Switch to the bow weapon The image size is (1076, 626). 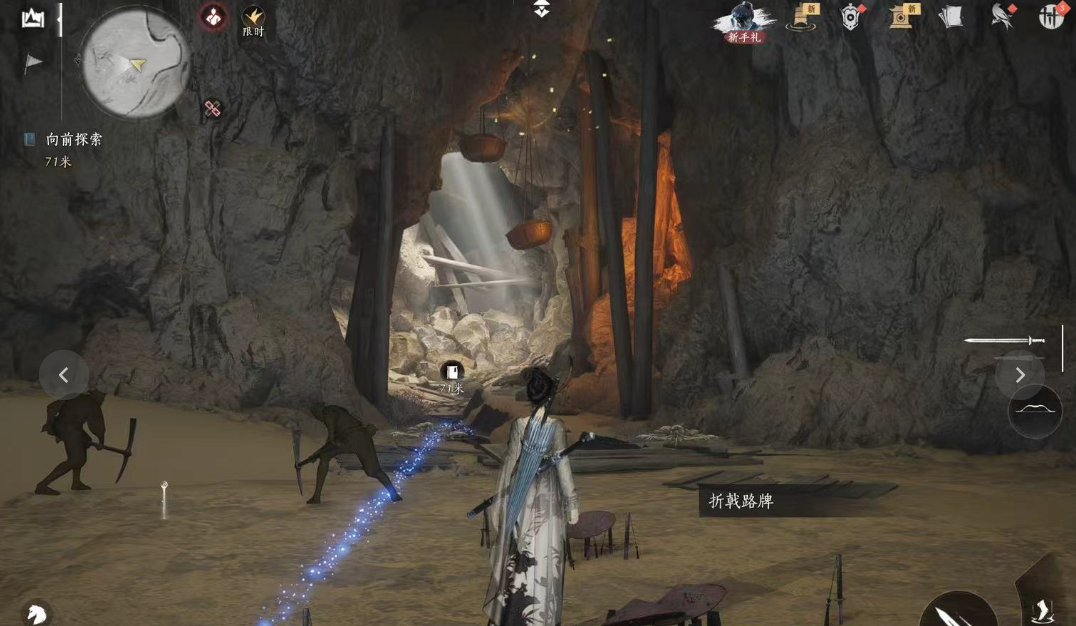pyautogui.click(x=1034, y=411)
